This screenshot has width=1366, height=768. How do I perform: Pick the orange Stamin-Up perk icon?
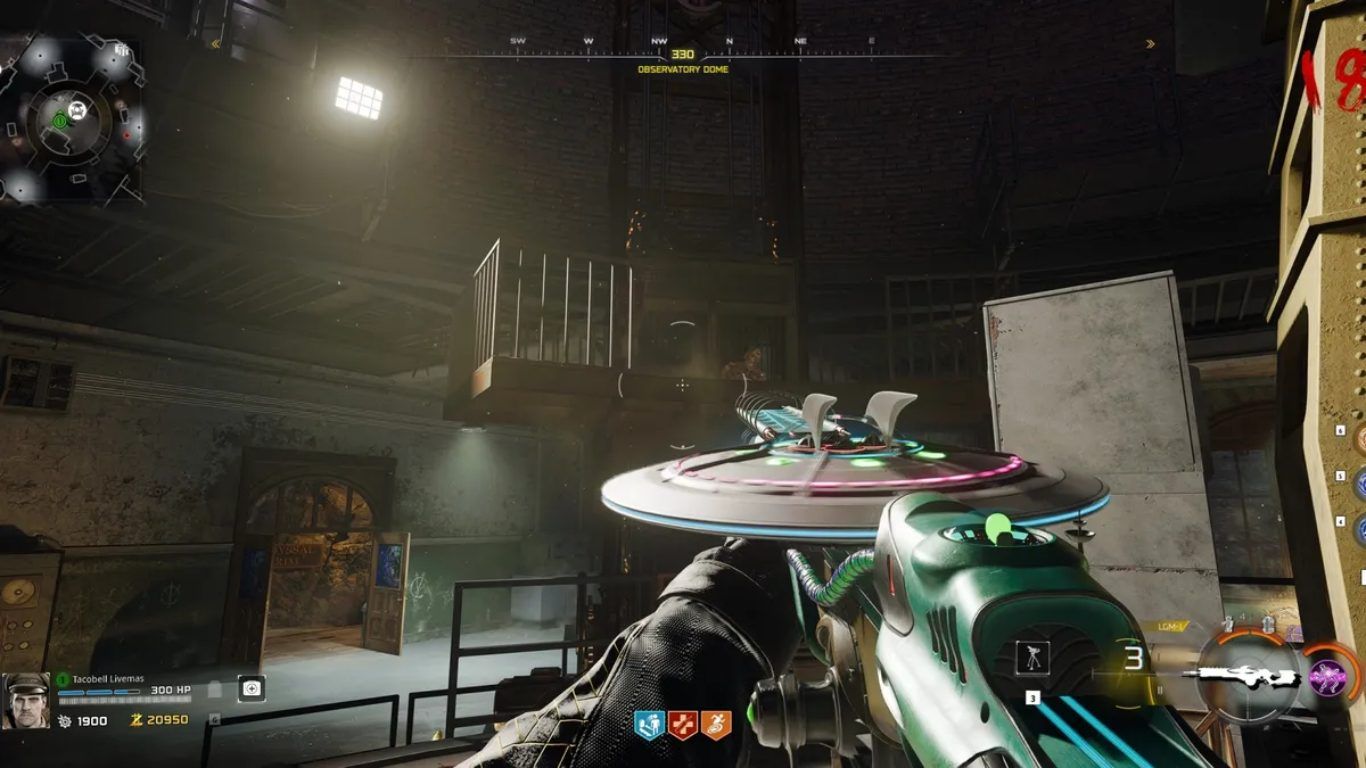(716, 724)
